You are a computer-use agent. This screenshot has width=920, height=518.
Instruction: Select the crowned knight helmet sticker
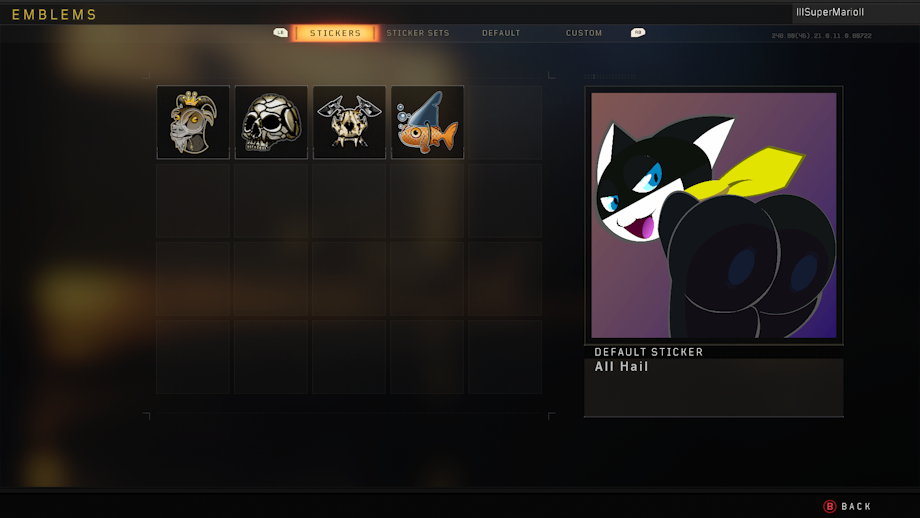(193, 122)
